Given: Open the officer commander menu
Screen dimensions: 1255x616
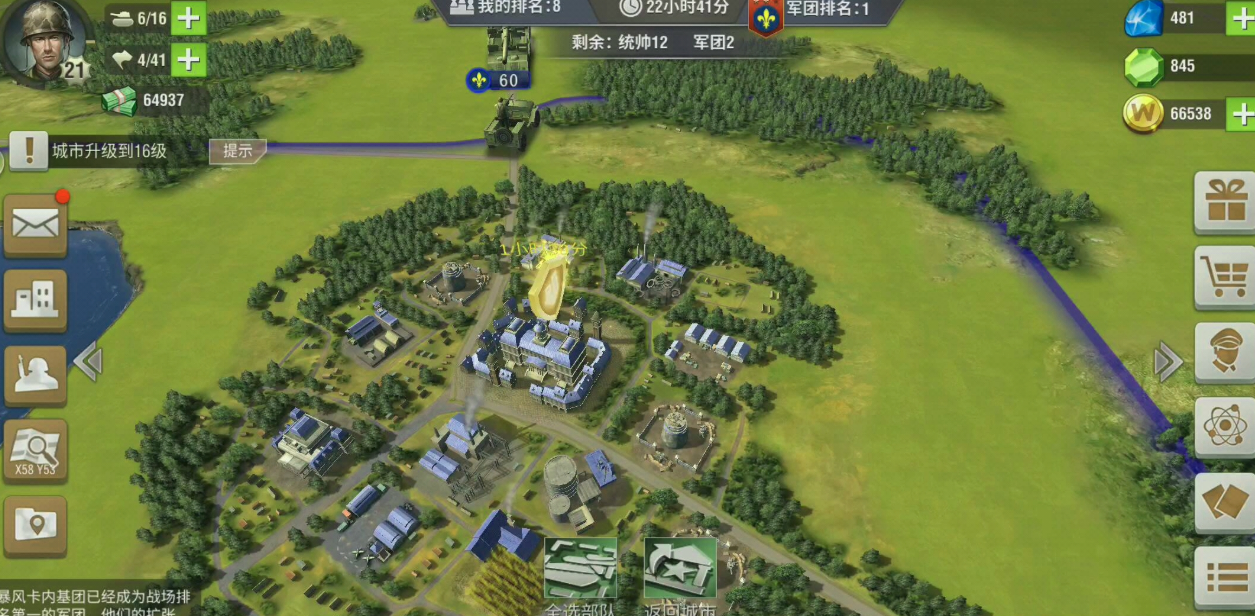Looking at the screenshot, I should (1225, 352).
